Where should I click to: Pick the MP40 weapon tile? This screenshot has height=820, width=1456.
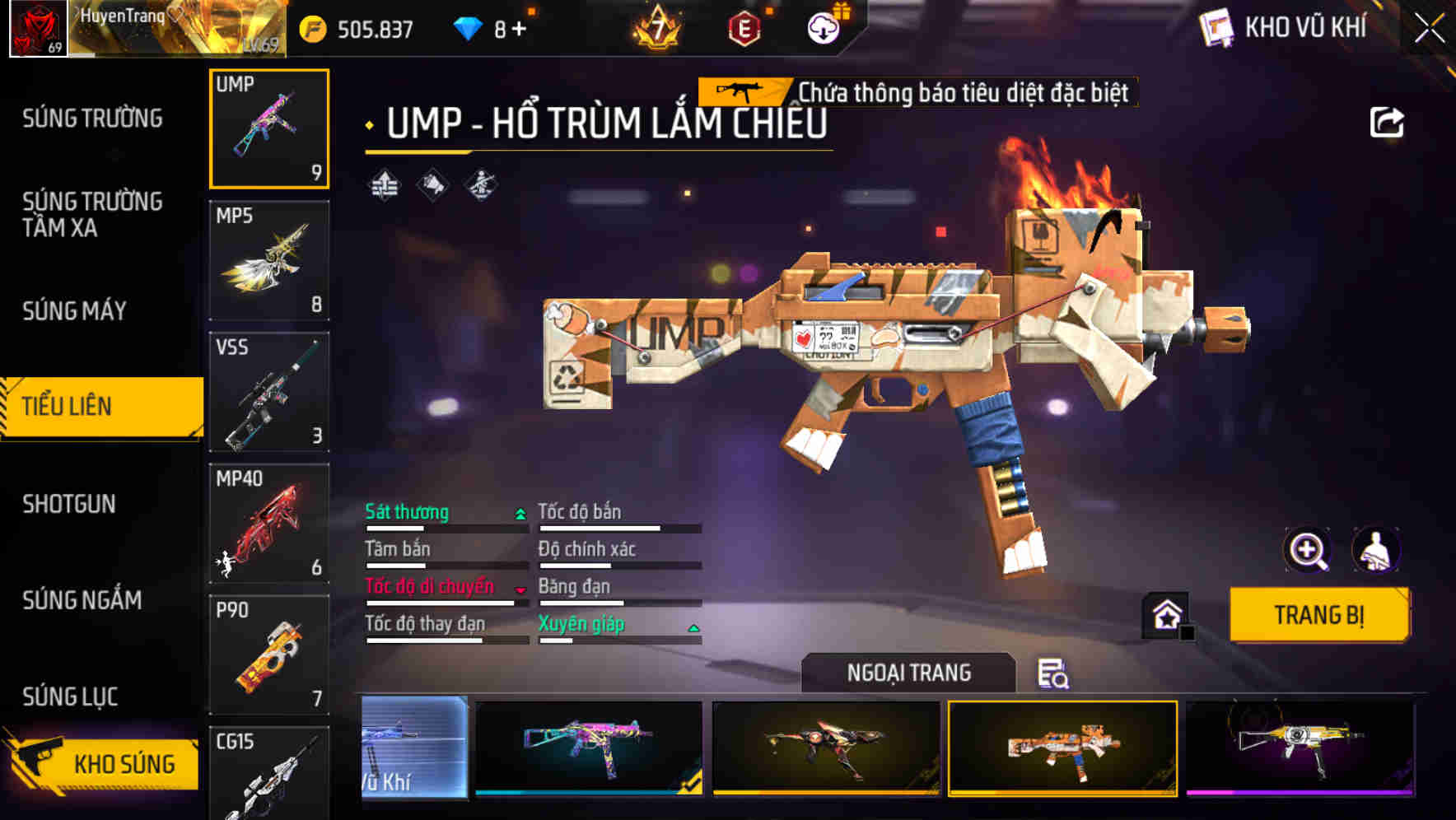[269, 524]
